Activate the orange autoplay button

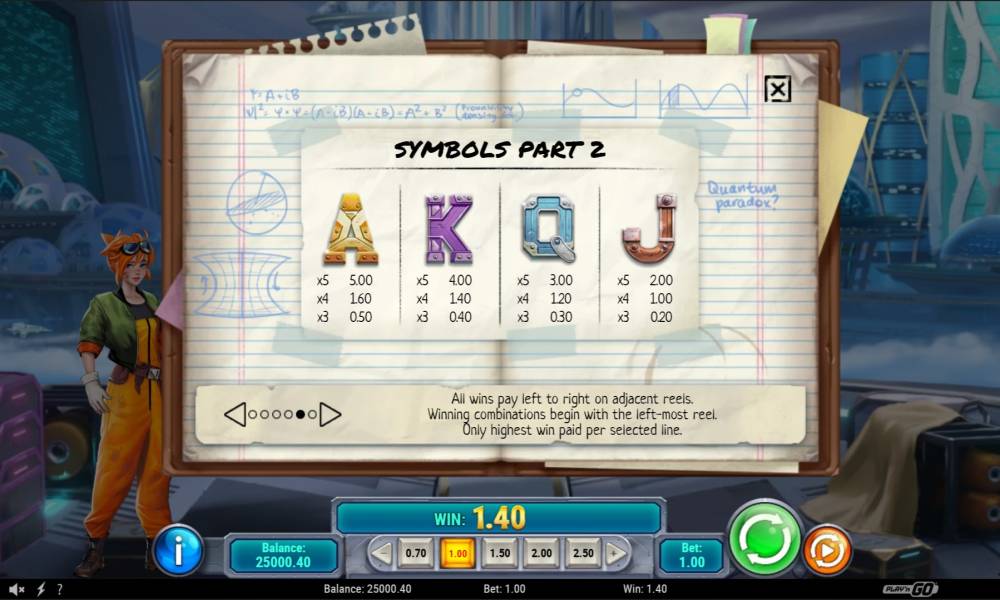(x=827, y=549)
